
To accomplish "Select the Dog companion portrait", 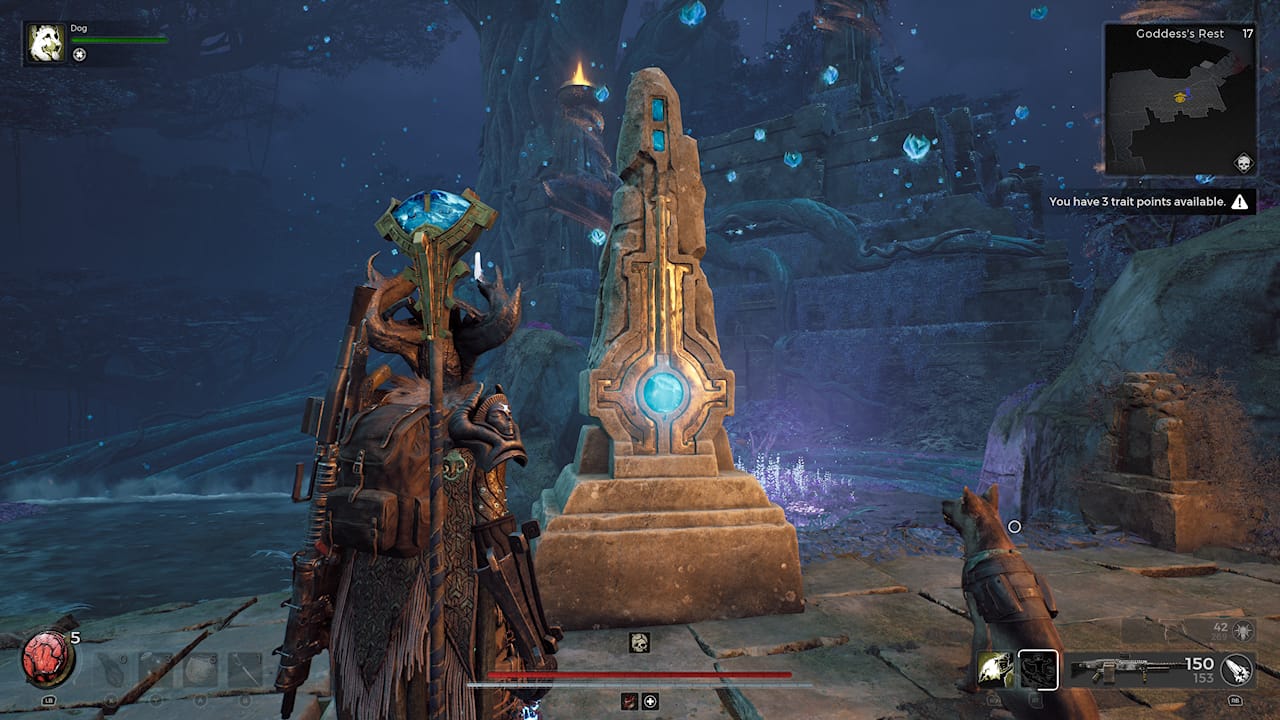I will (x=46, y=43).
